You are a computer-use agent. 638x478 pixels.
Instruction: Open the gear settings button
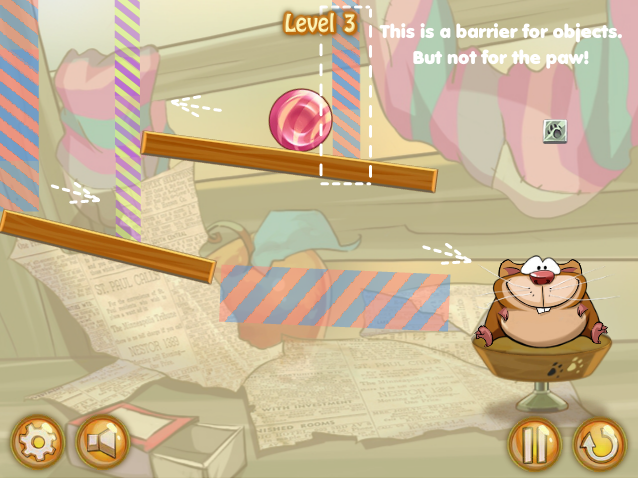coord(37,442)
